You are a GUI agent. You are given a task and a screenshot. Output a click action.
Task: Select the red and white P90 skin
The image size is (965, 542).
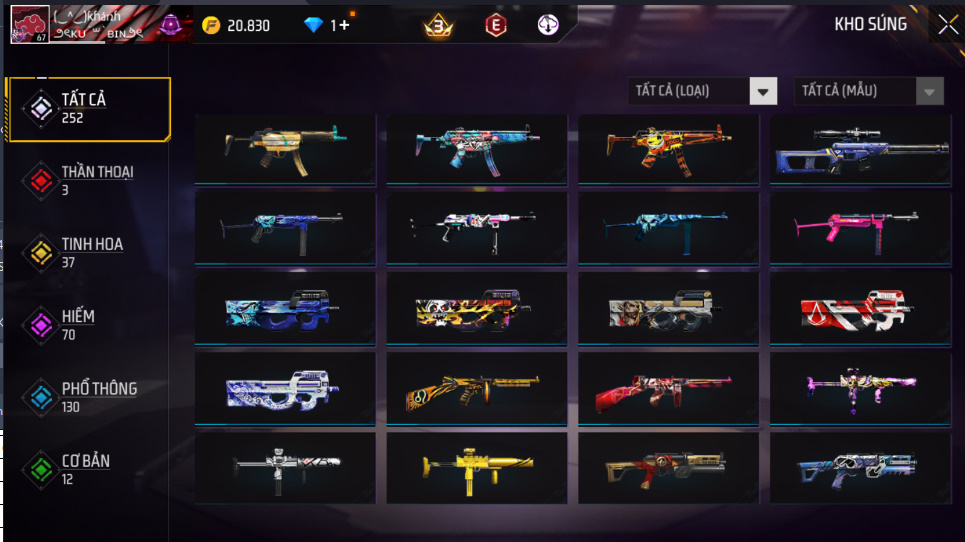pyautogui.click(x=858, y=308)
